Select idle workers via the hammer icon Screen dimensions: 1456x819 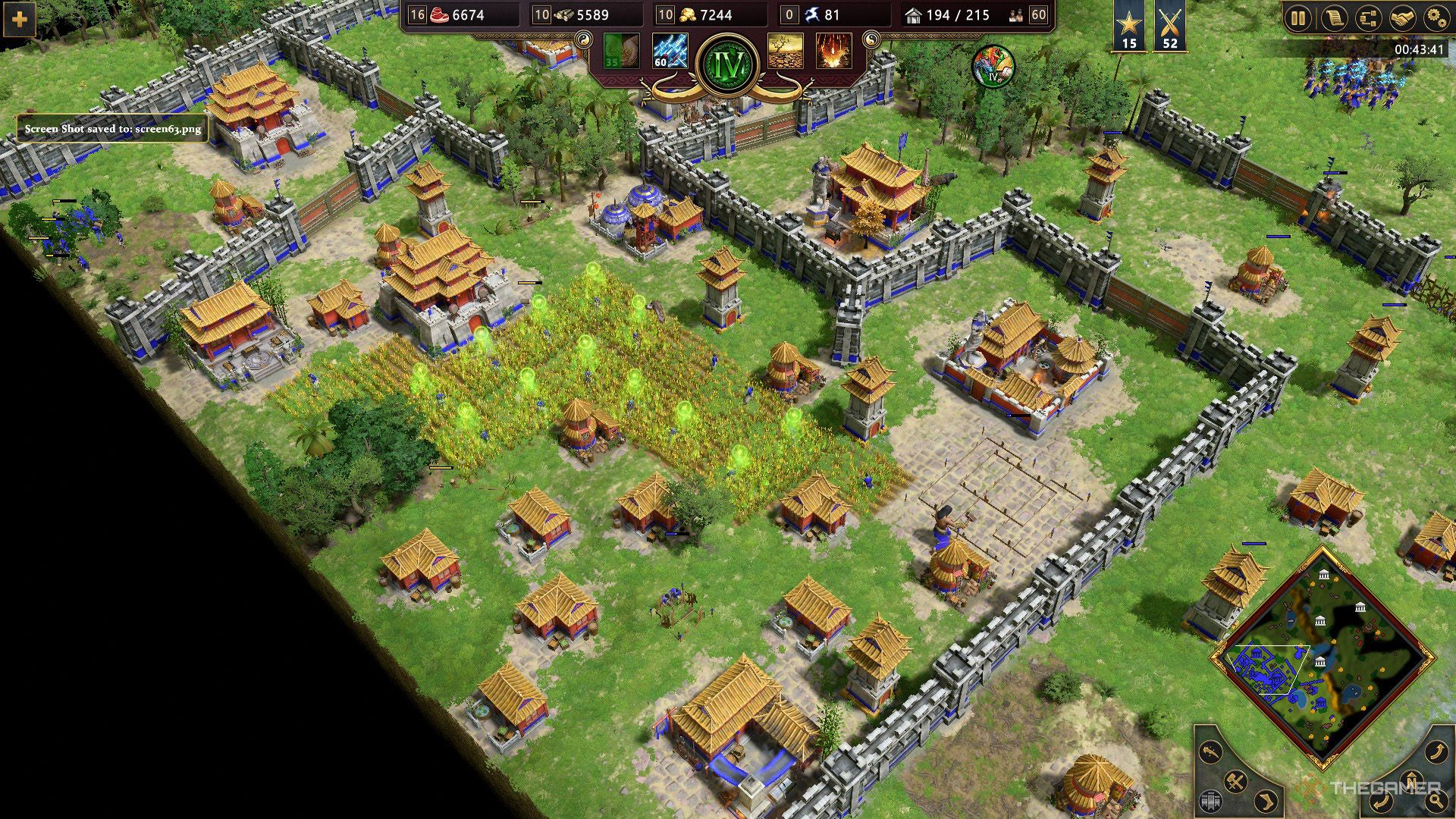pos(1235,783)
